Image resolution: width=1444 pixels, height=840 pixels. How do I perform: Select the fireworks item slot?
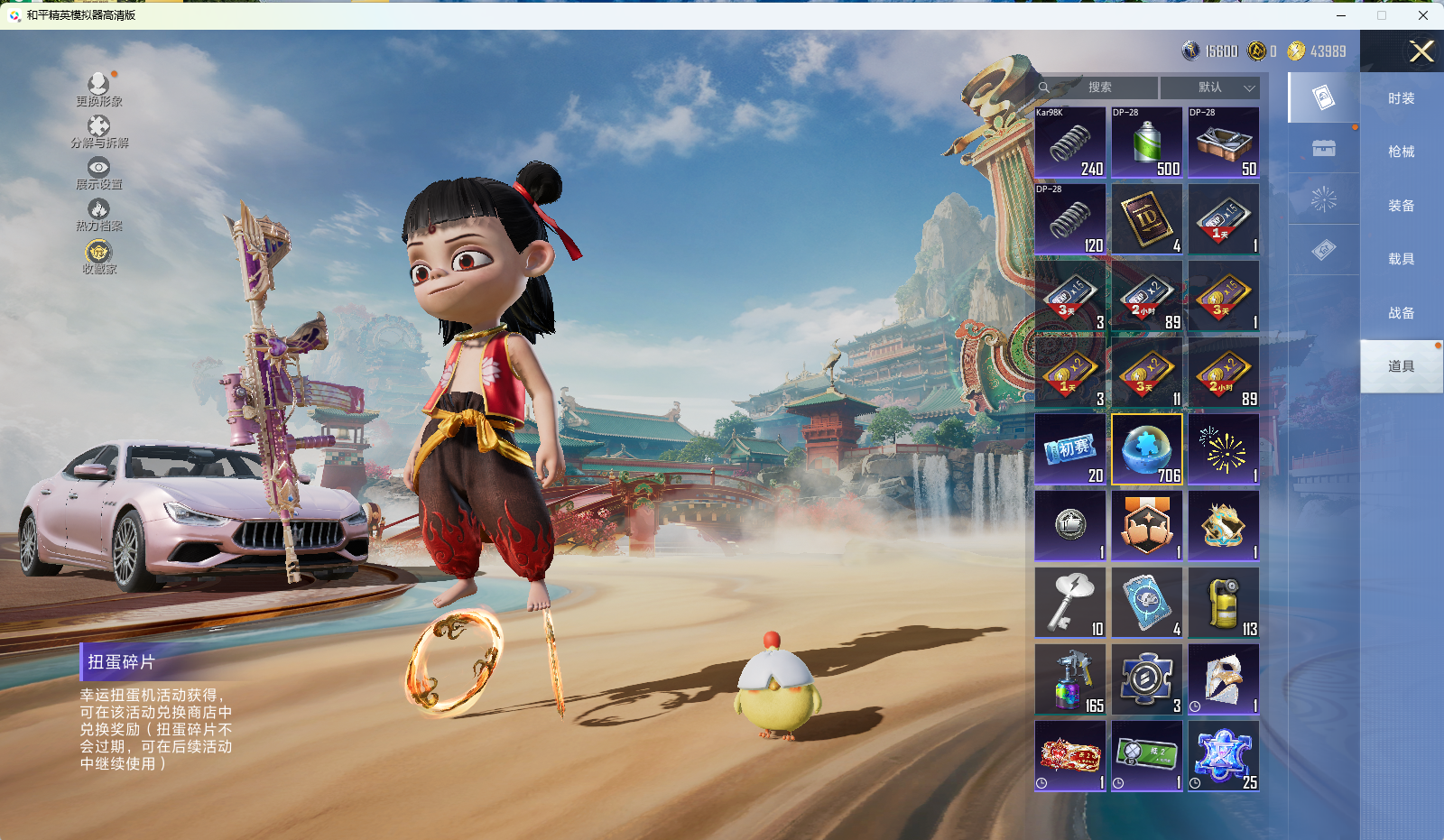[1224, 449]
